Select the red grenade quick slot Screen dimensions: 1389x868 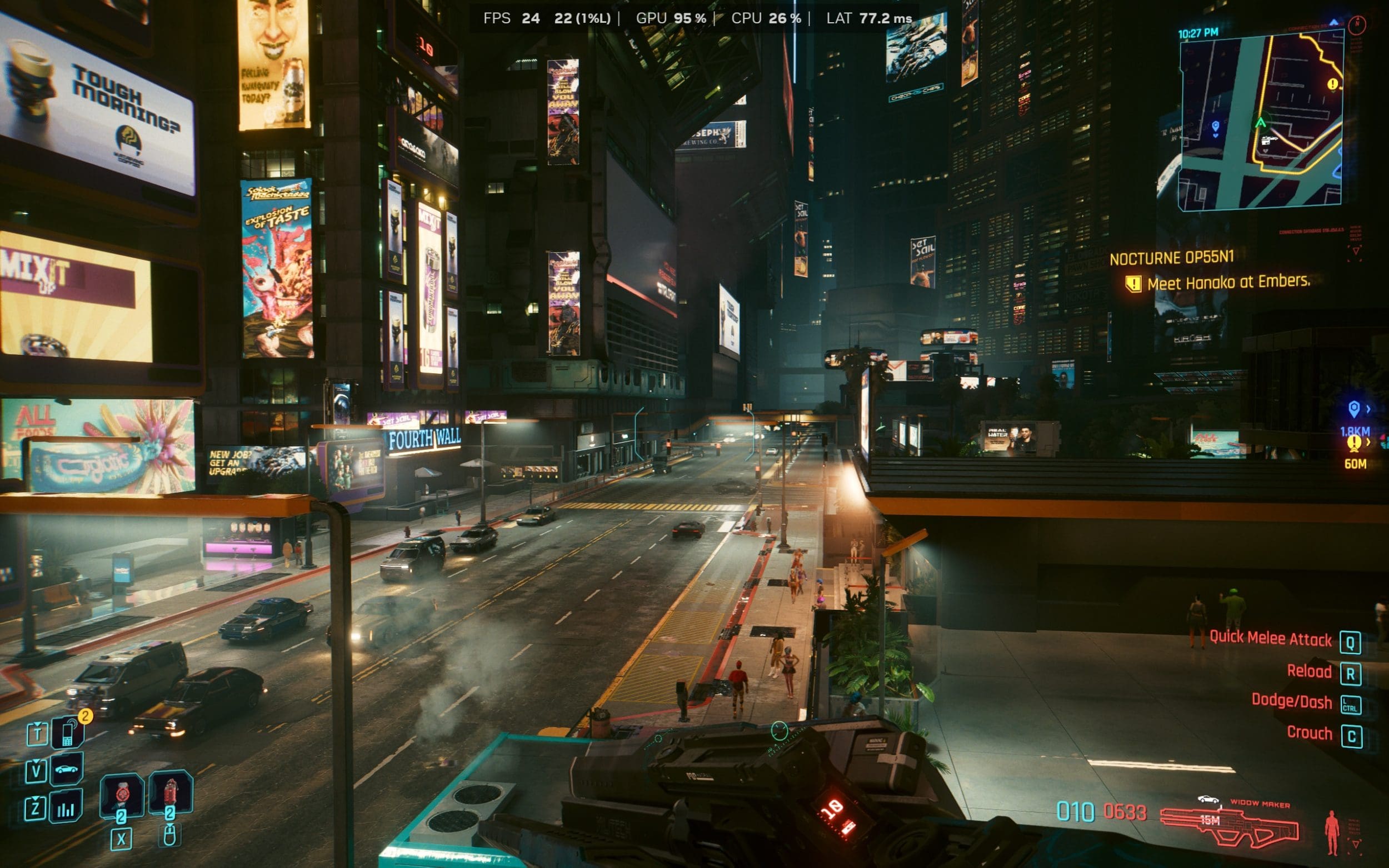click(170, 793)
